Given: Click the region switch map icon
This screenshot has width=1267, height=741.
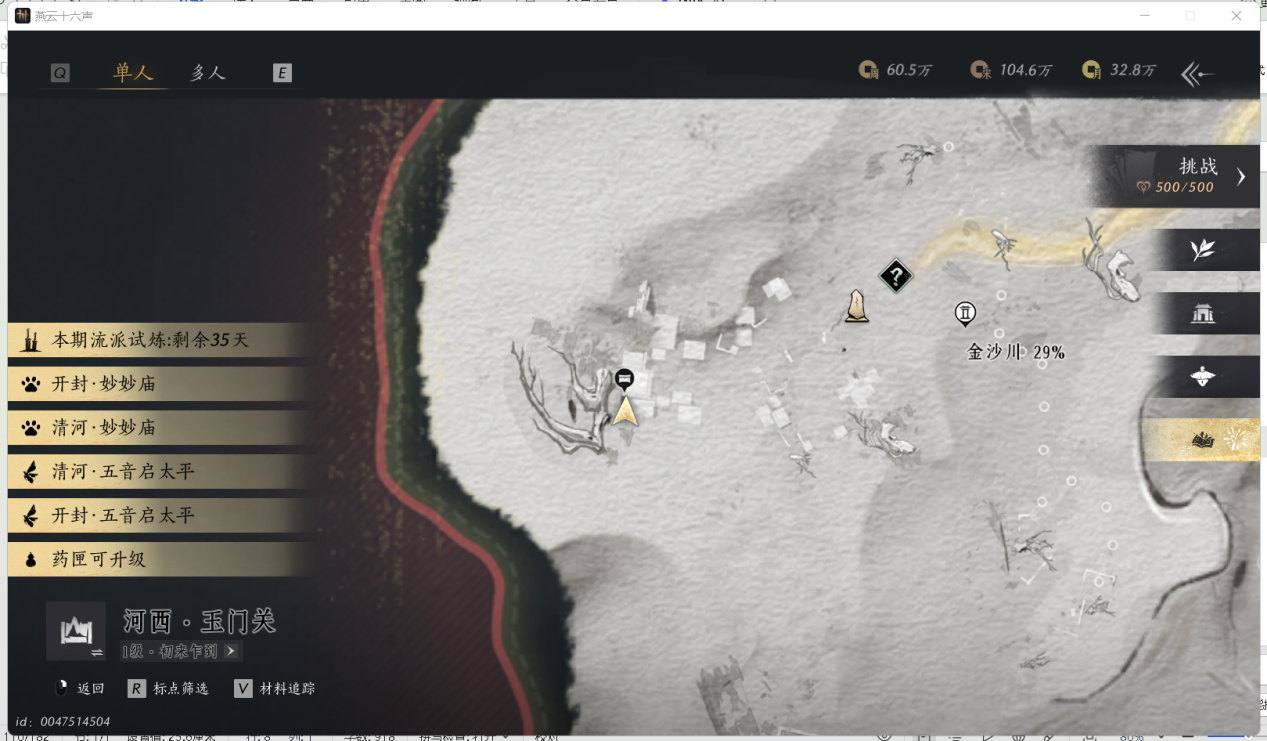Looking at the screenshot, I should 76,631.
